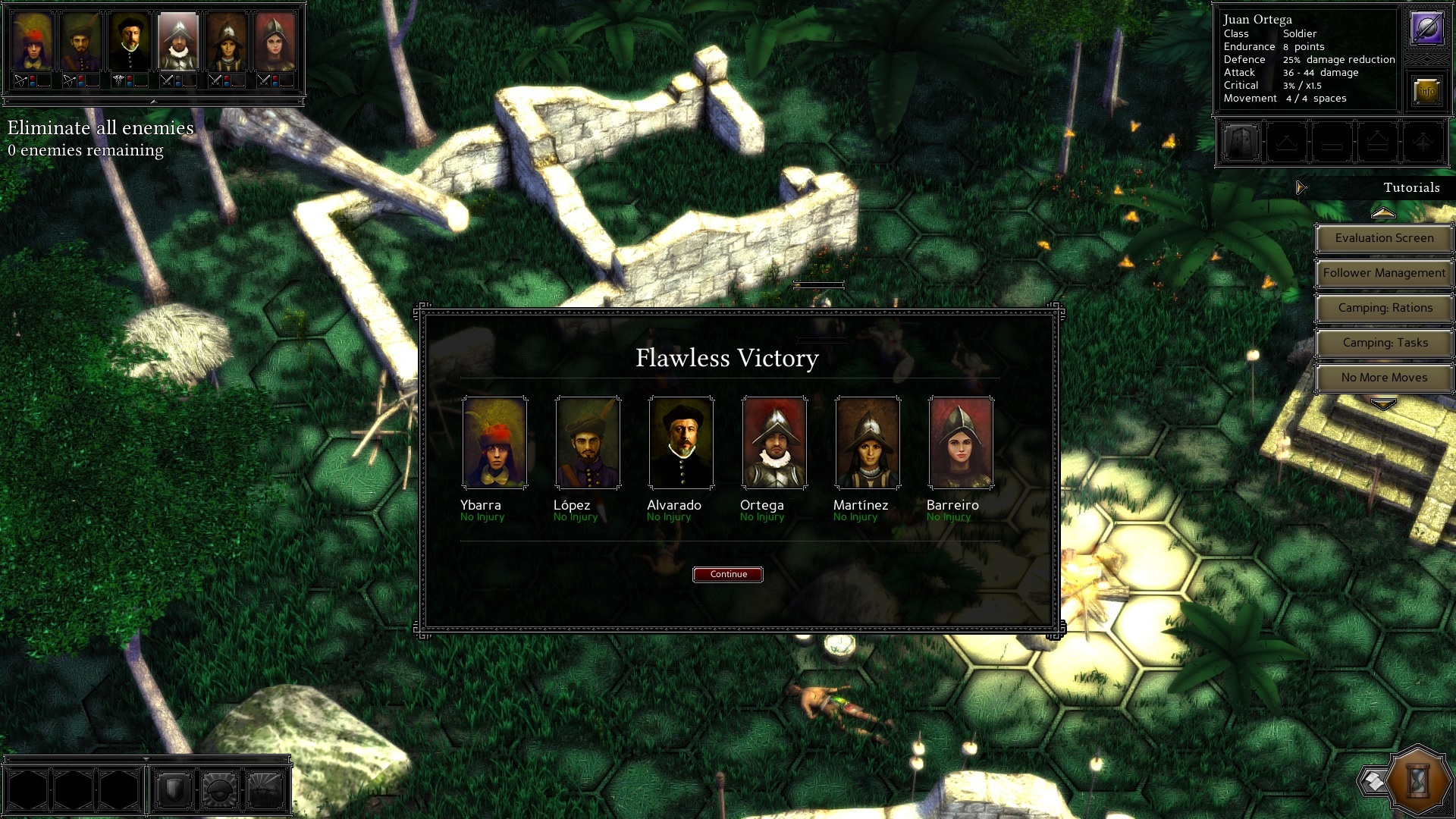Select López's portrait in the victory panel
The height and width of the screenshot is (819, 1456).
pyautogui.click(x=588, y=443)
